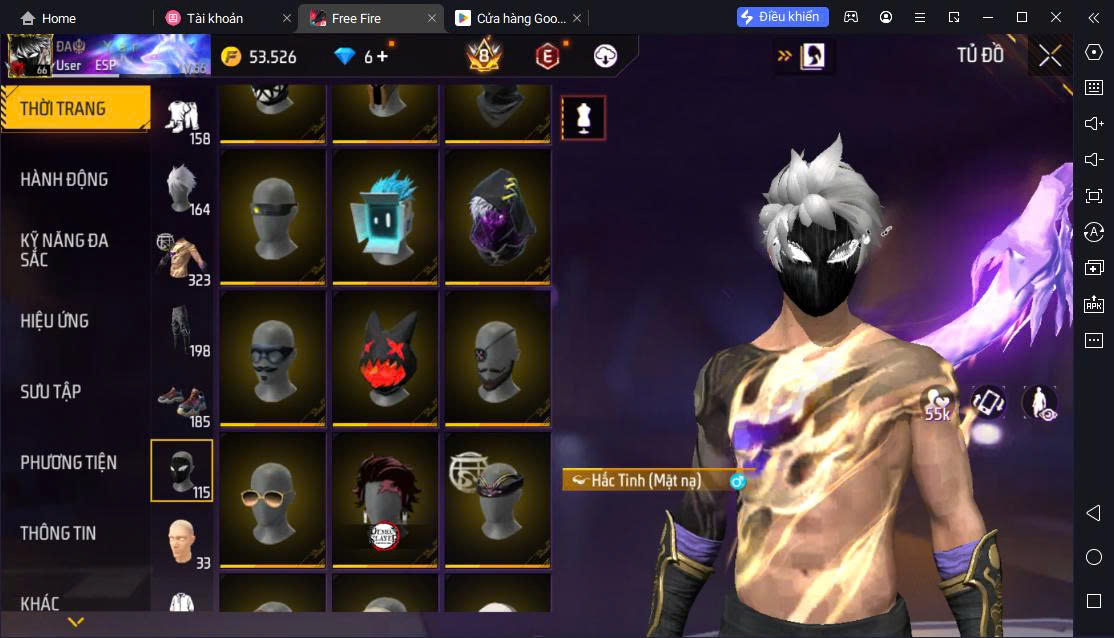The image size is (1114, 638).
Task: Go to the Thông Tin section
Action: (x=58, y=533)
